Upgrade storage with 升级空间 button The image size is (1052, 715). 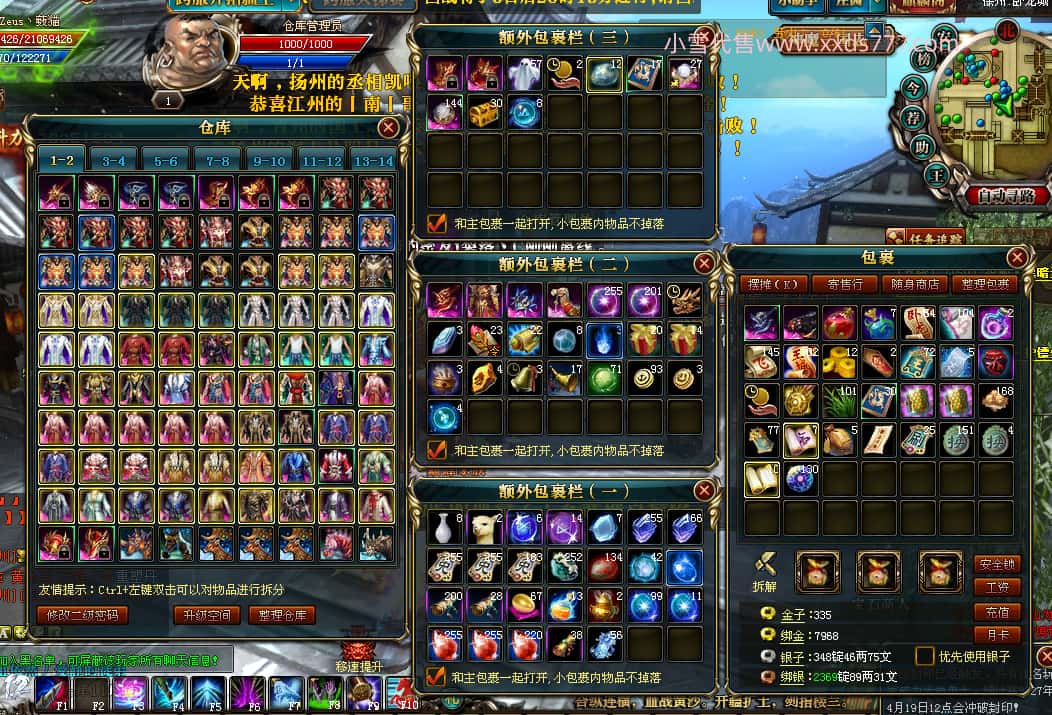pyautogui.click(x=207, y=614)
